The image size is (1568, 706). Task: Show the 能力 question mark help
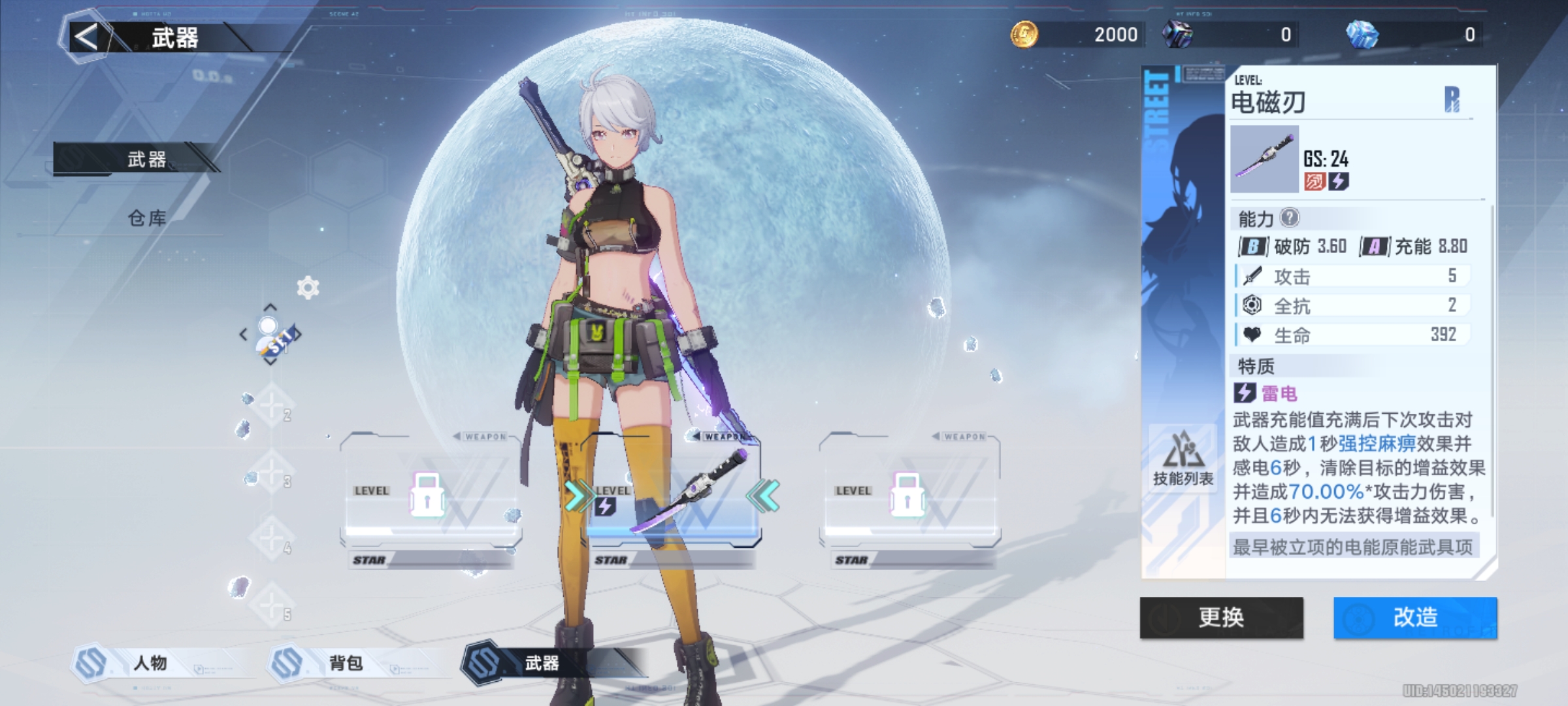tap(1290, 217)
